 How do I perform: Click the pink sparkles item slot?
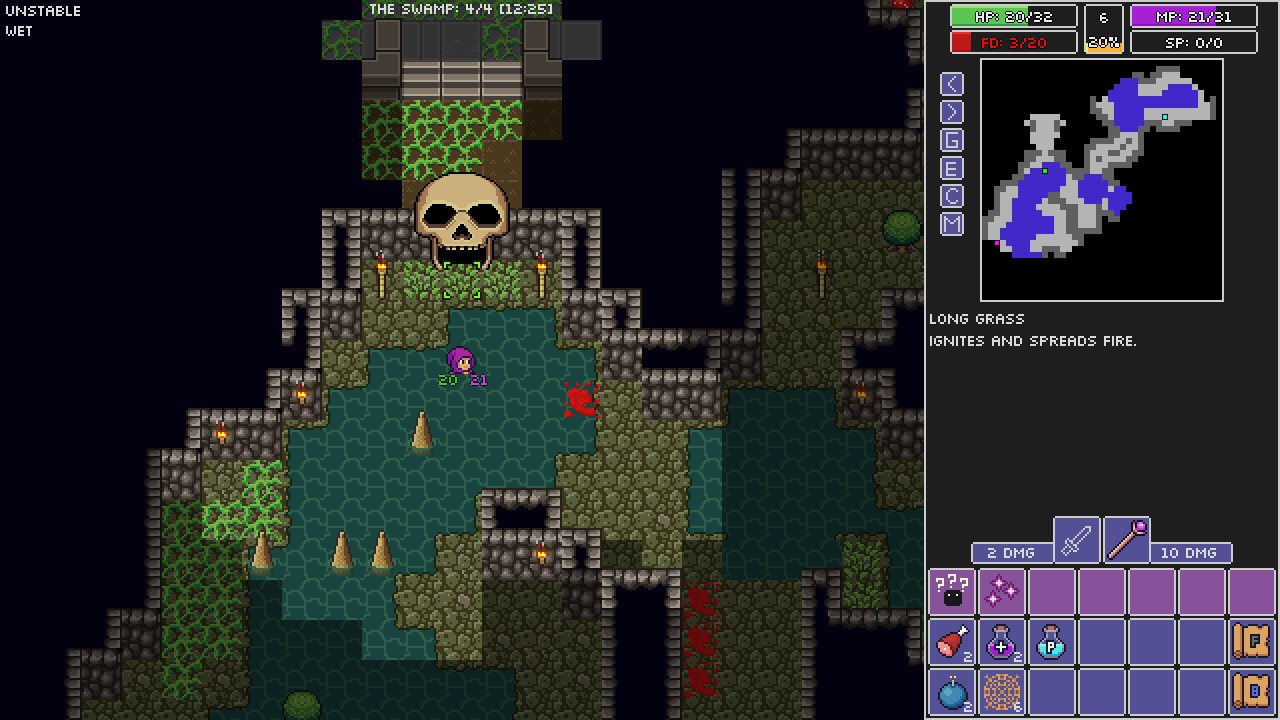[1001, 591]
